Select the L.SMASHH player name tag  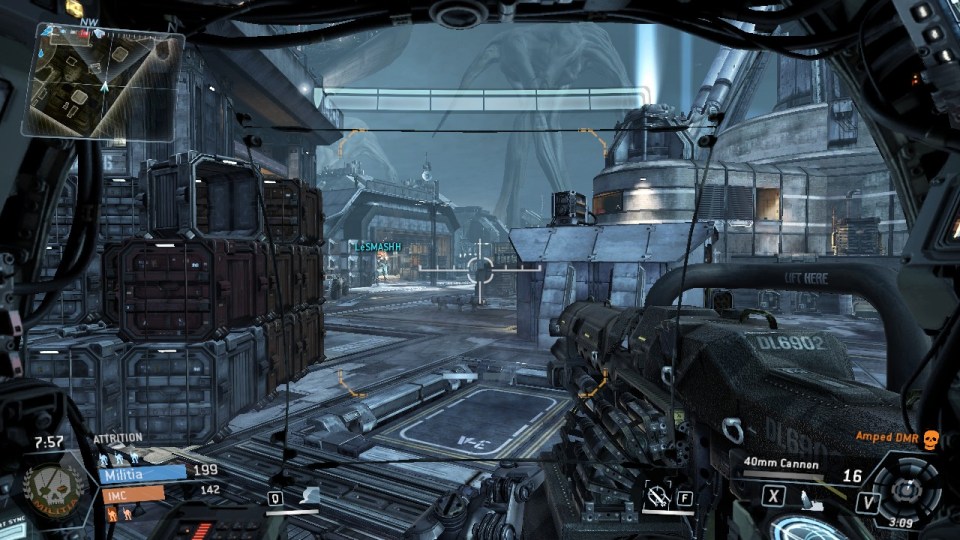[376, 246]
